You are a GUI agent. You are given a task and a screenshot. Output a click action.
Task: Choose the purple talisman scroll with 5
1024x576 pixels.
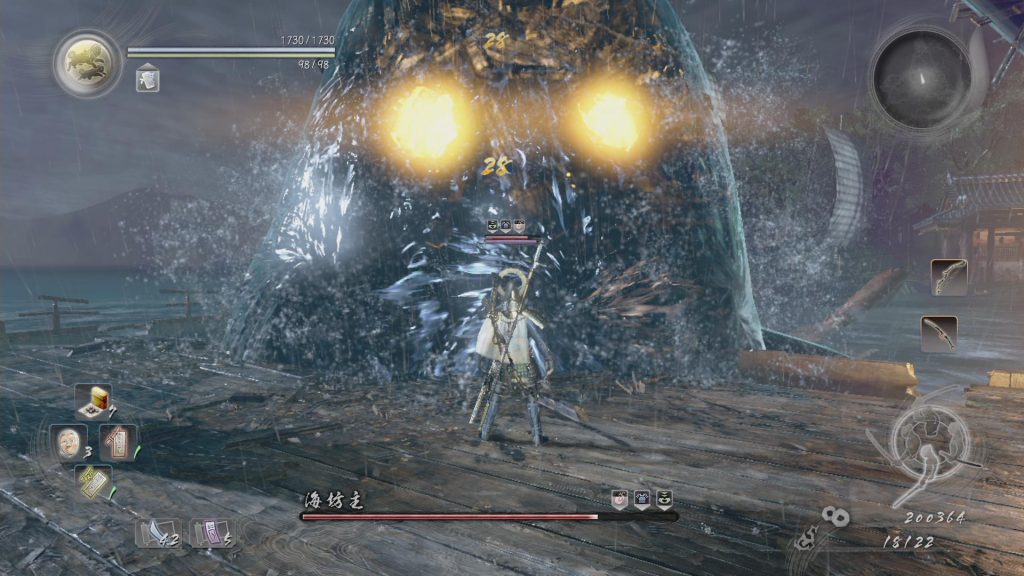click(210, 531)
